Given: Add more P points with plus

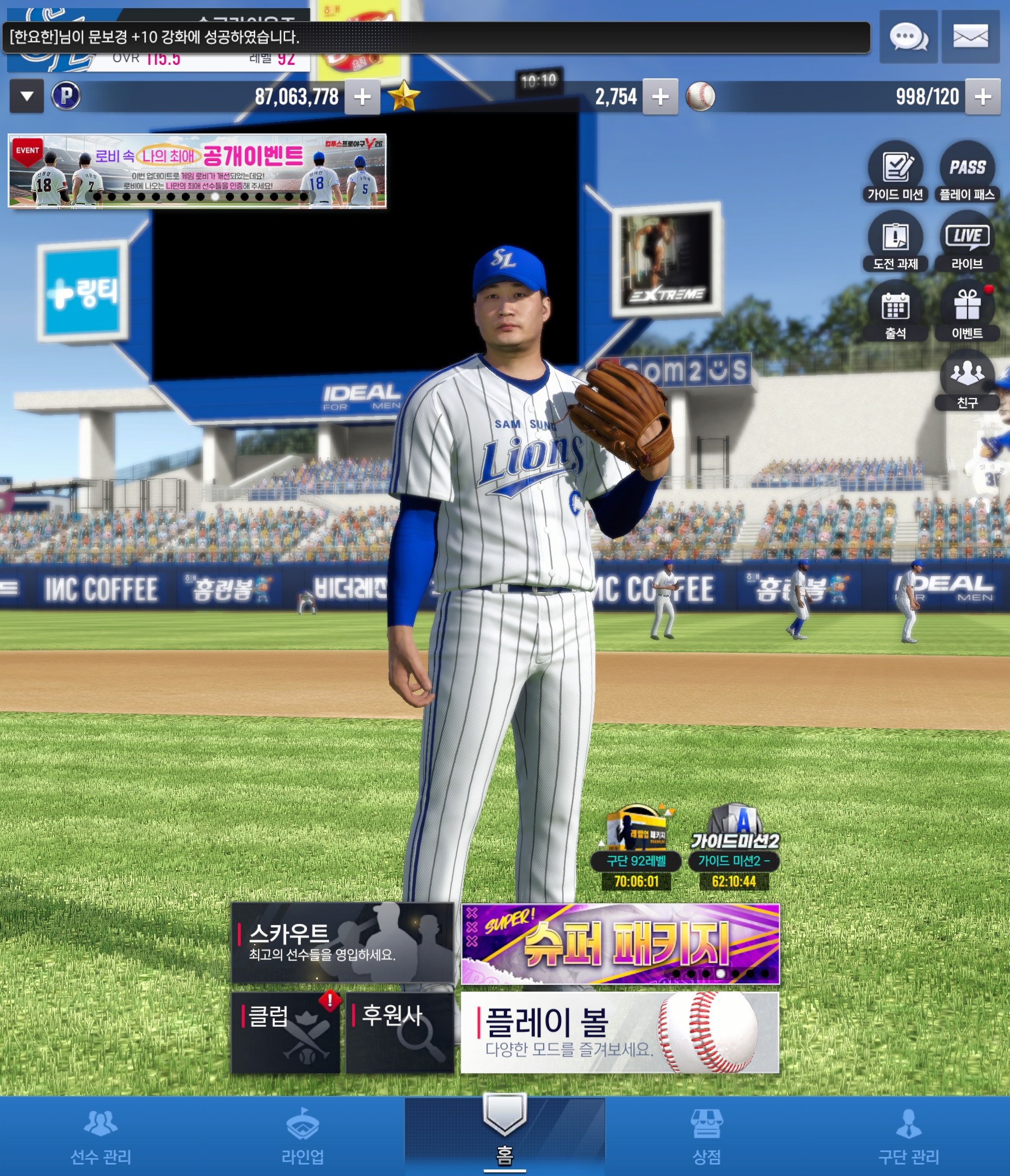Looking at the screenshot, I should (x=362, y=97).
